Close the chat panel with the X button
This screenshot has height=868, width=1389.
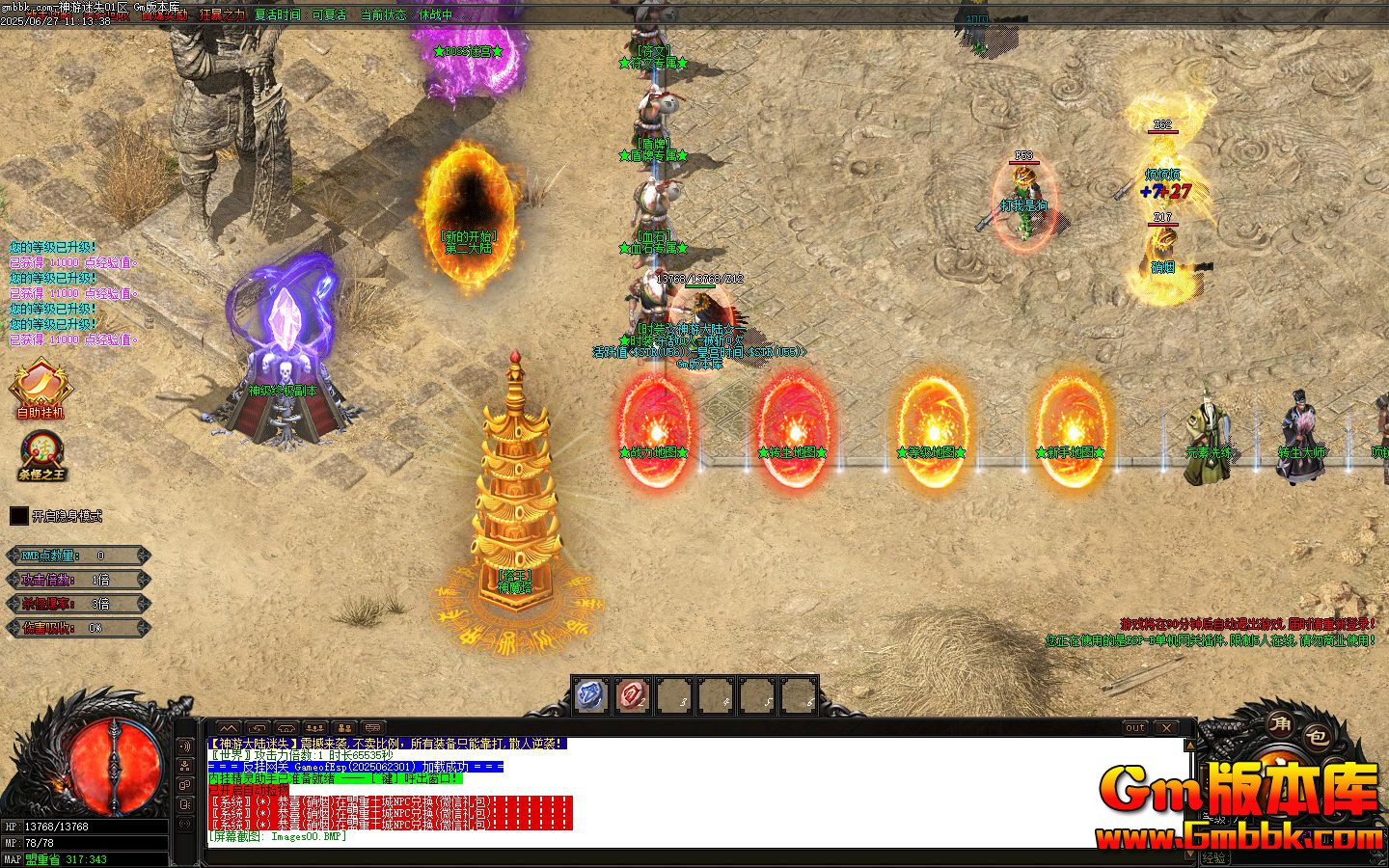click(x=1166, y=728)
